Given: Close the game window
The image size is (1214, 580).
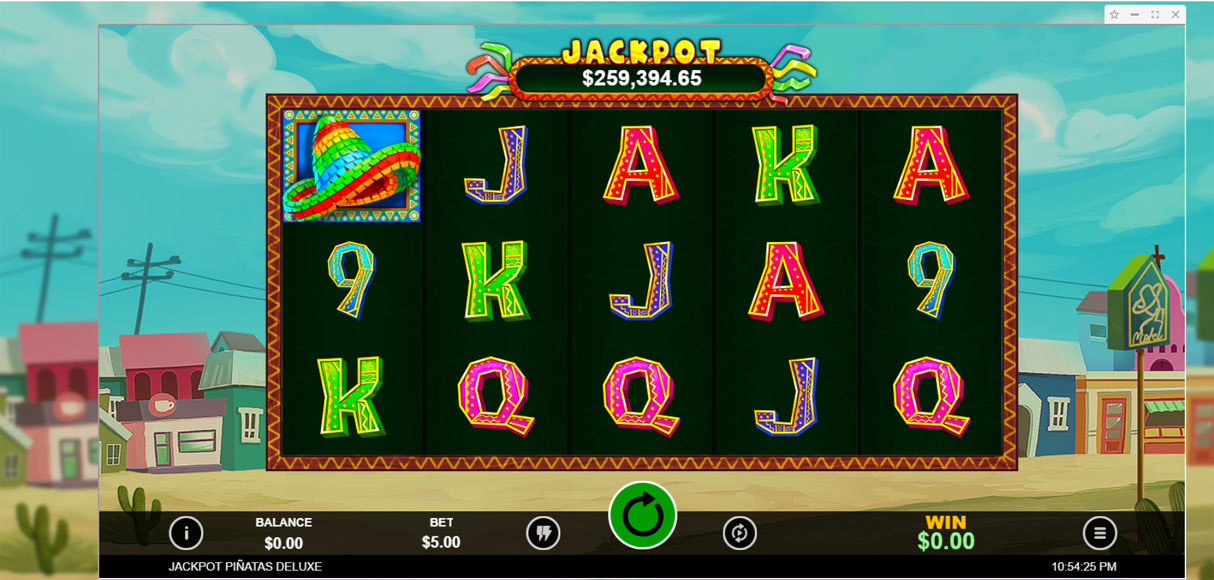Looking at the screenshot, I should click(x=1175, y=15).
